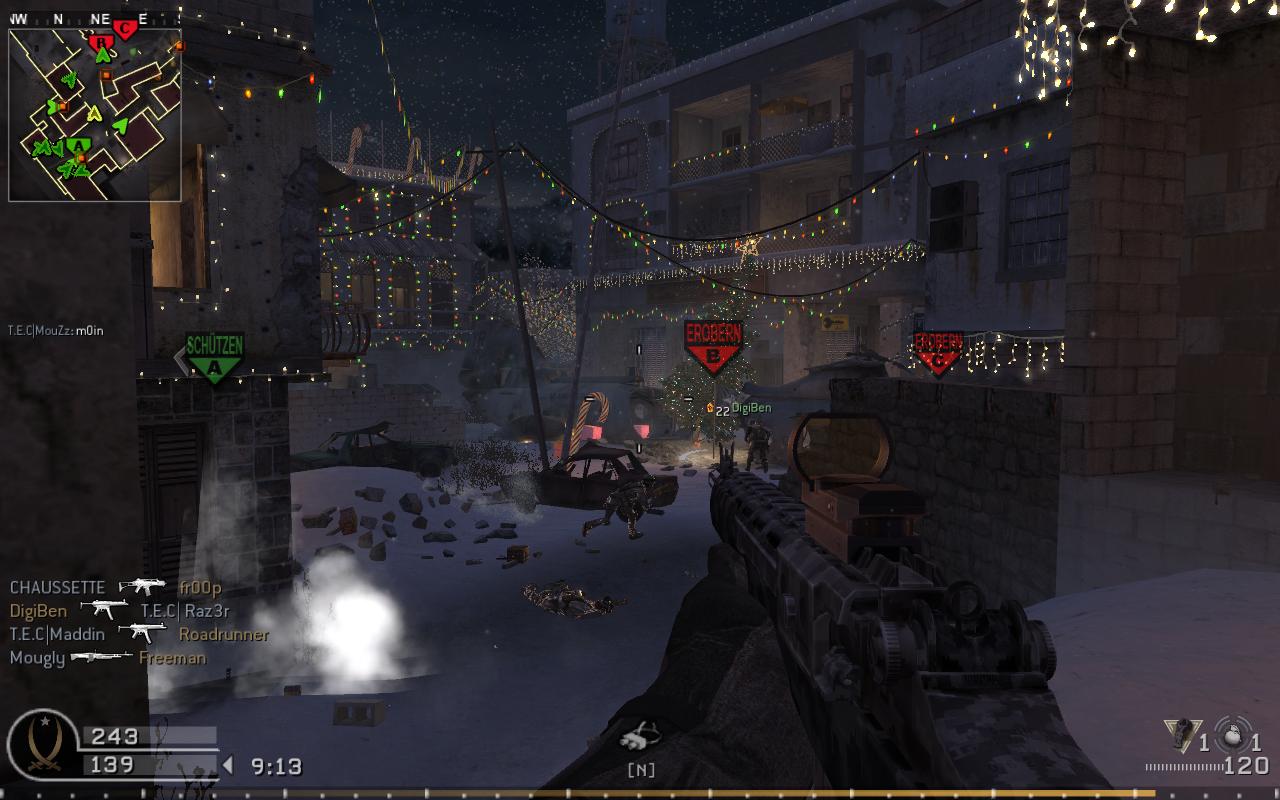Select the CHAUSSETTE killed fr00p feed row
Image resolution: width=1280 pixels, height=800 pixels.
115,588
